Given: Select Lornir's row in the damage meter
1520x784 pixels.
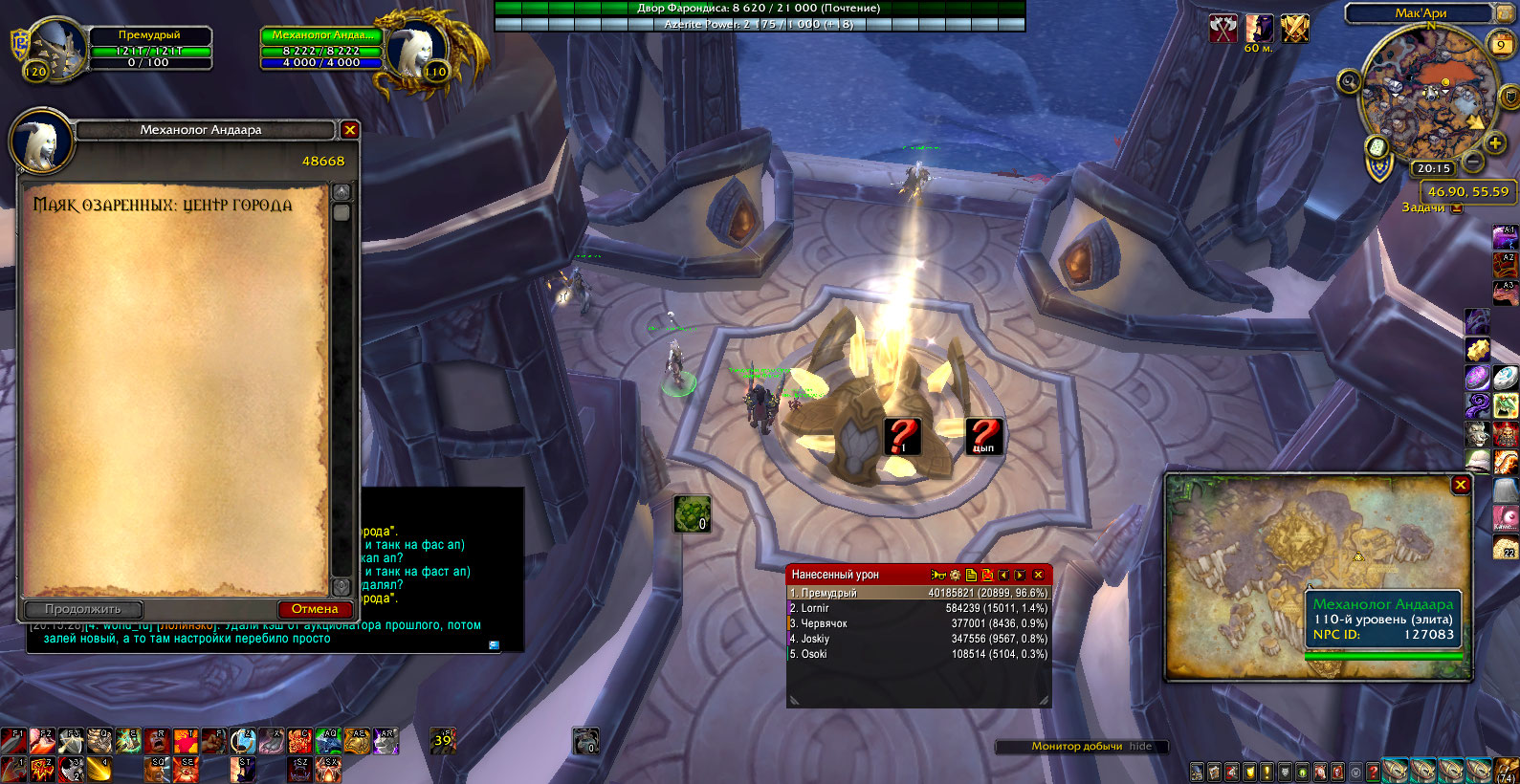Looking at the screenshot, I should 917,608.
